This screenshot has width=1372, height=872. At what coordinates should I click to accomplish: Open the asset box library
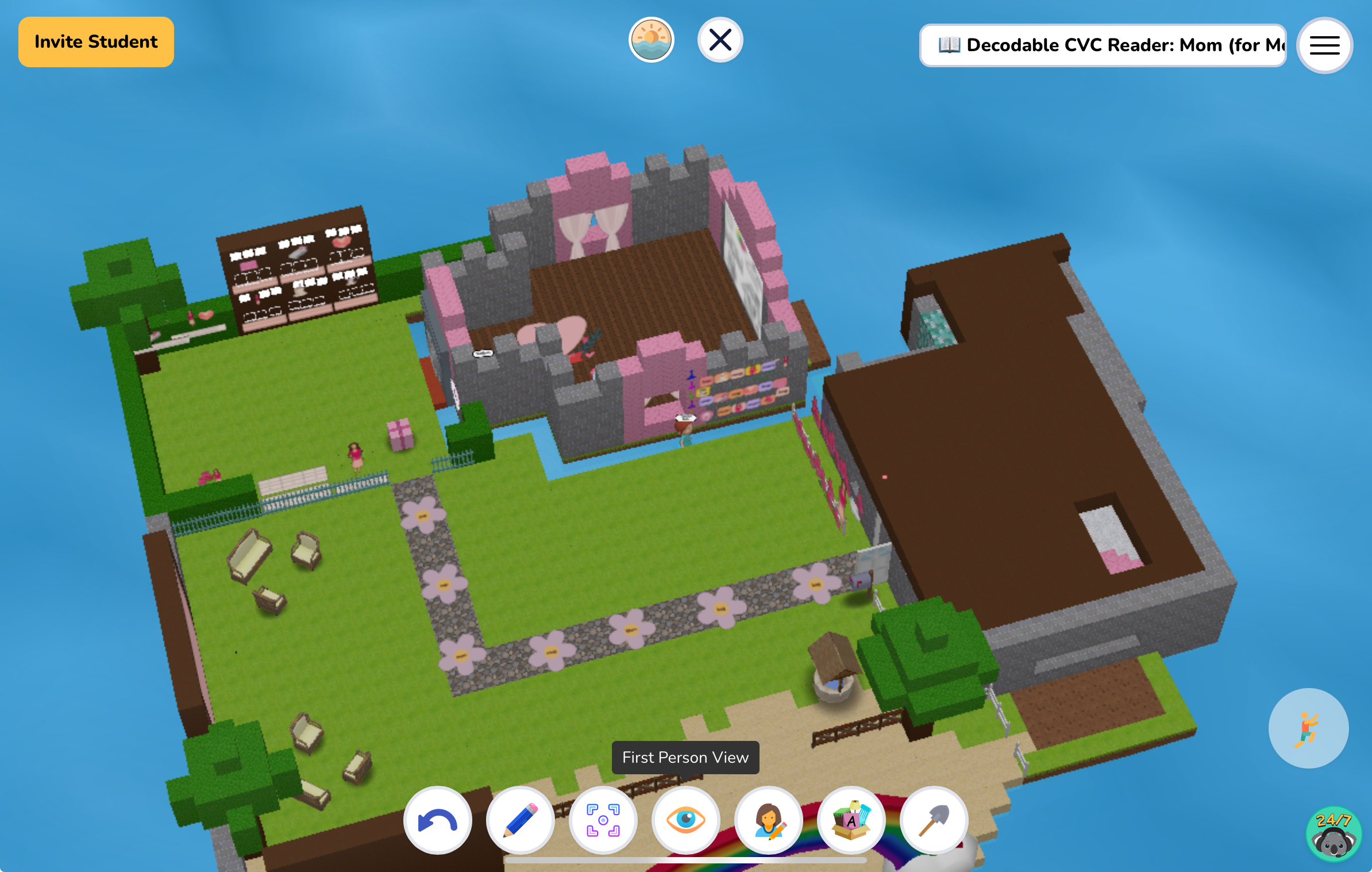click(851, 820)
